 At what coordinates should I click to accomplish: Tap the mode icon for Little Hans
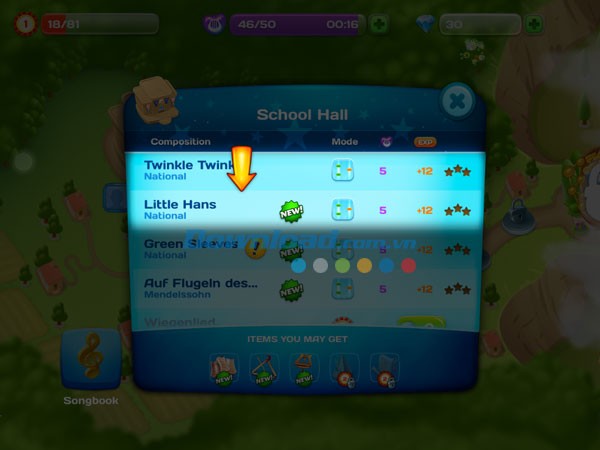343,210
